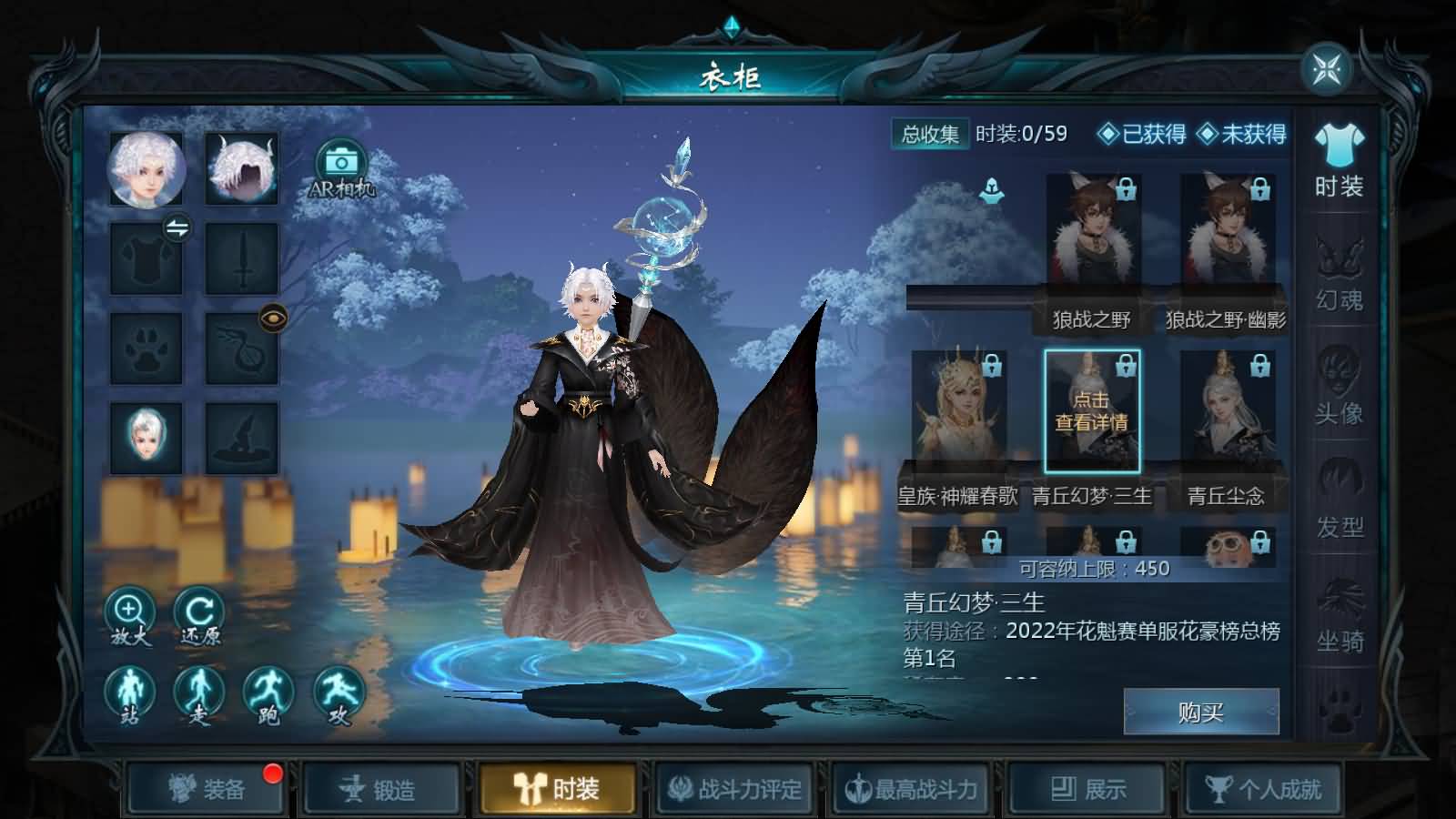Play the 站 standing pose
This screenshot has width=1456, height=819.
coord(130,695)
